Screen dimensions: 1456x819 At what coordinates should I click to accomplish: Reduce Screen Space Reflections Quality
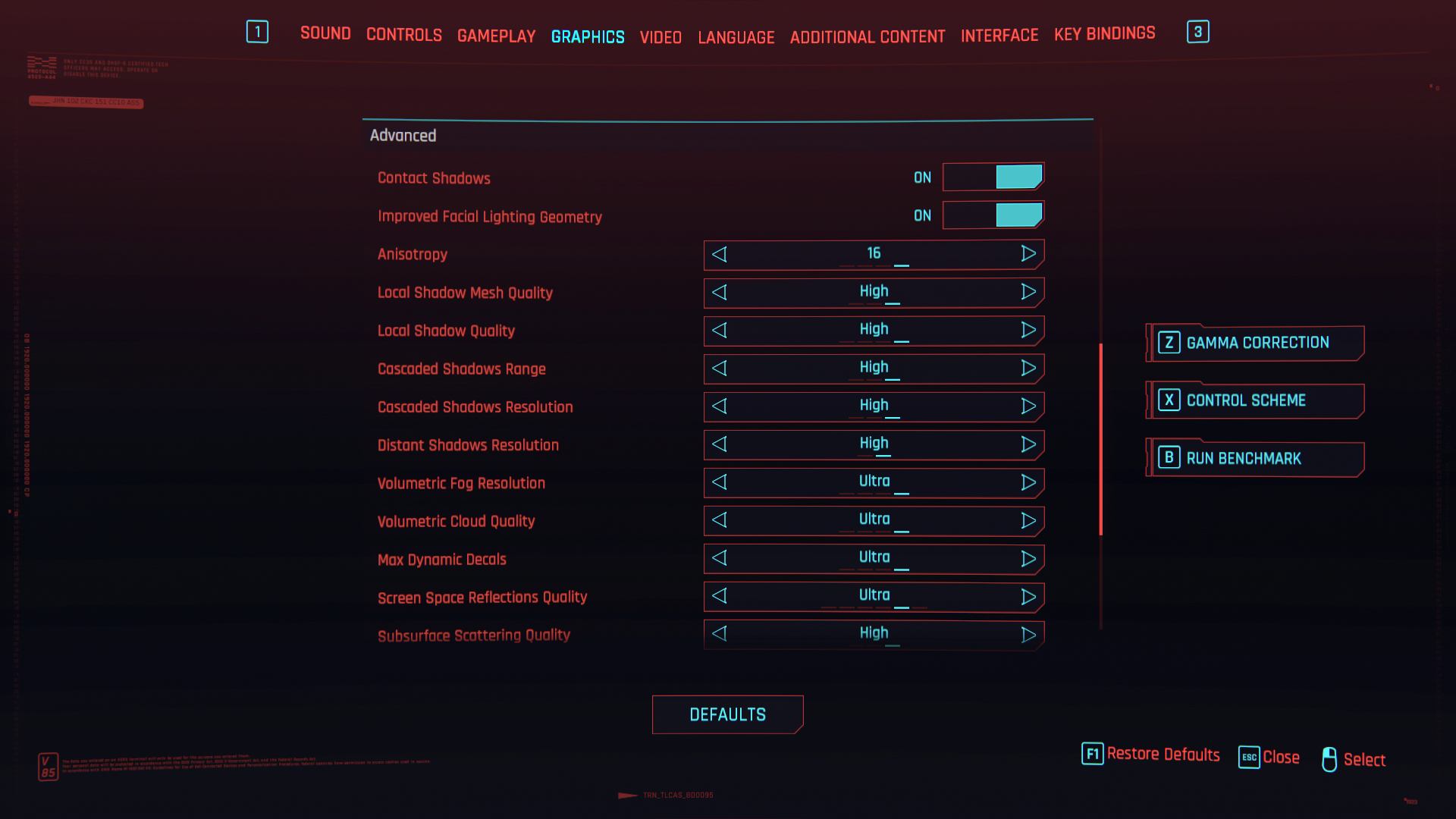(720, 596)
